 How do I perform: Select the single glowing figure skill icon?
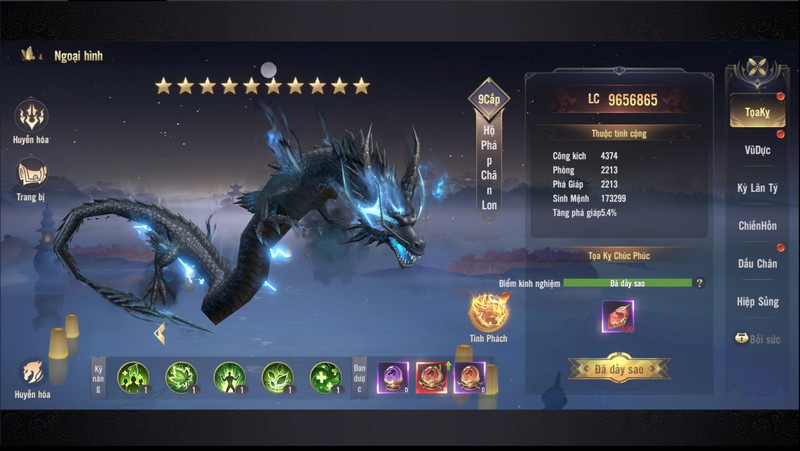tap(229, 377)
